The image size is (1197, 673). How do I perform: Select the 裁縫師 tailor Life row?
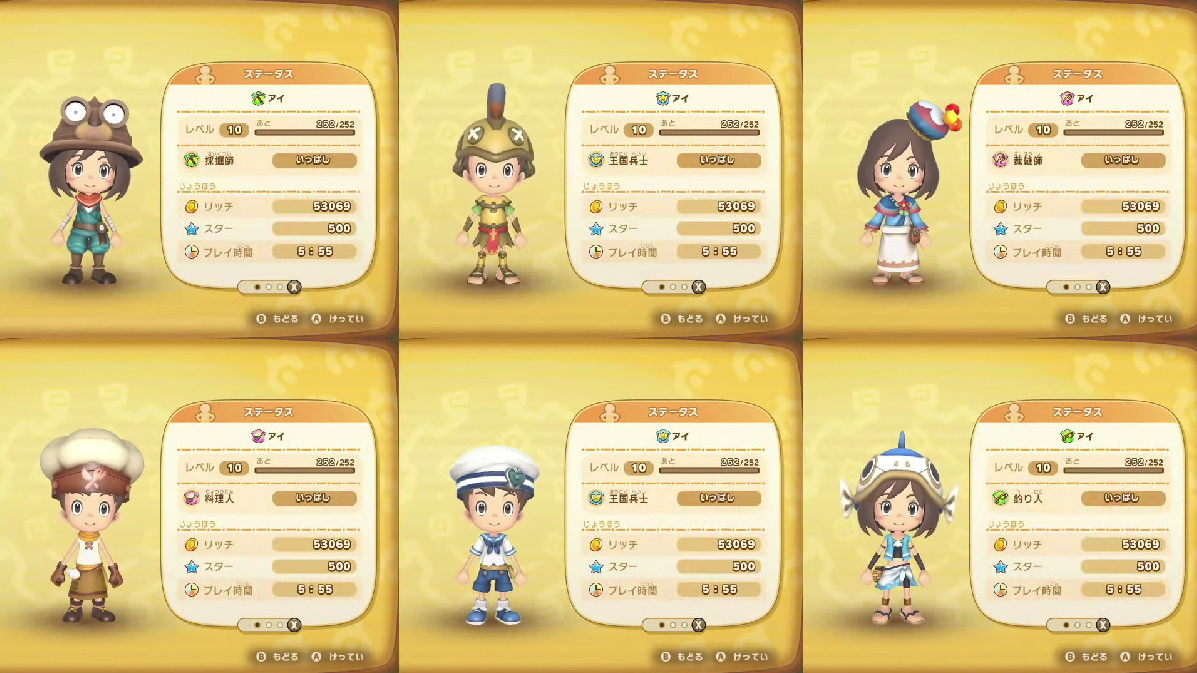tap(1078, 160)
